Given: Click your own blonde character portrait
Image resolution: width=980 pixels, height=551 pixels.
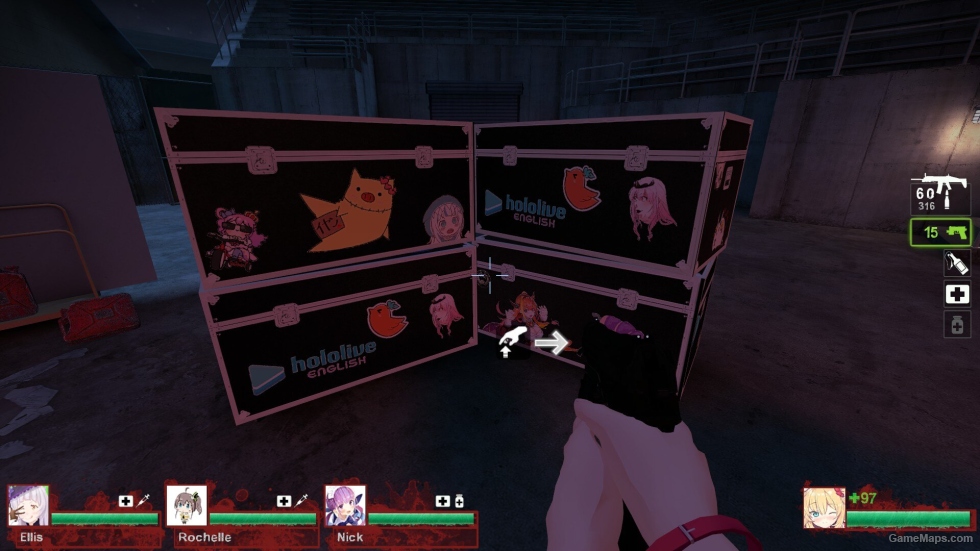Looking at the screenshot, I should click(x=824, y=507).
